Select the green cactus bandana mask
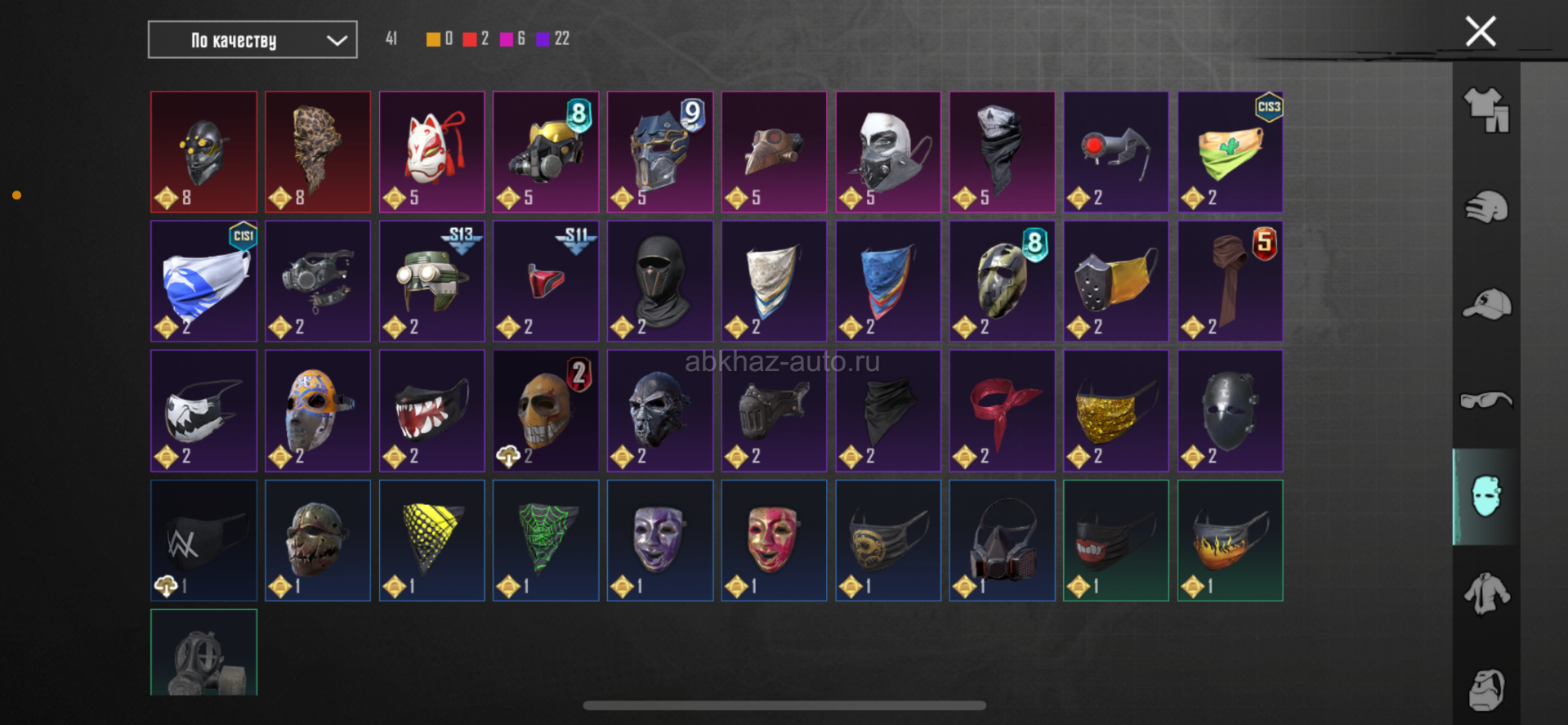Screen dimensions: 1568x725 pos(1230,152)
